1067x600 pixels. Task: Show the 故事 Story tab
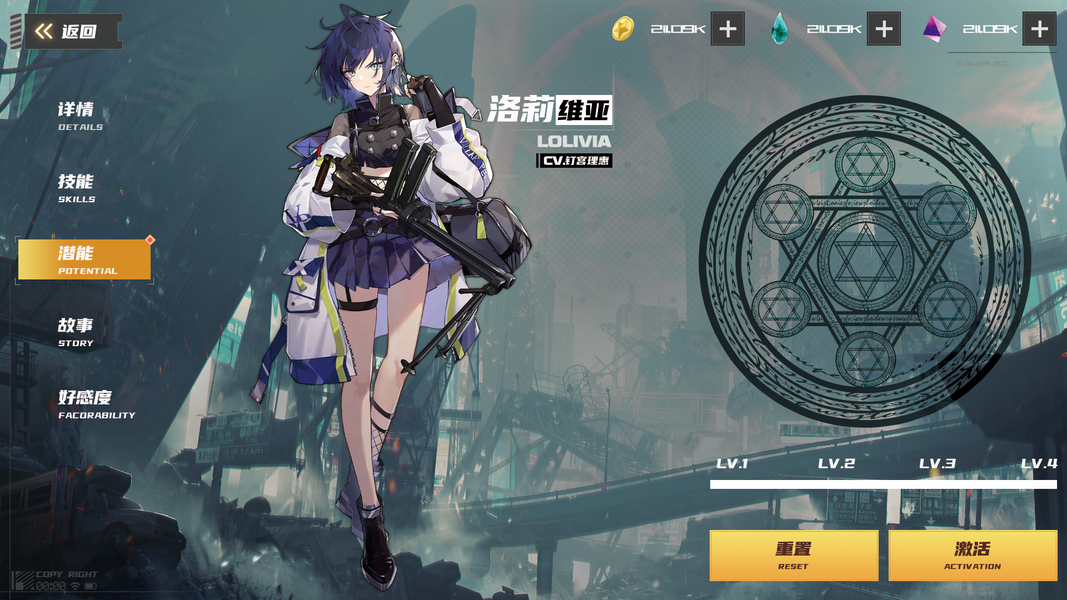point(76,331)
